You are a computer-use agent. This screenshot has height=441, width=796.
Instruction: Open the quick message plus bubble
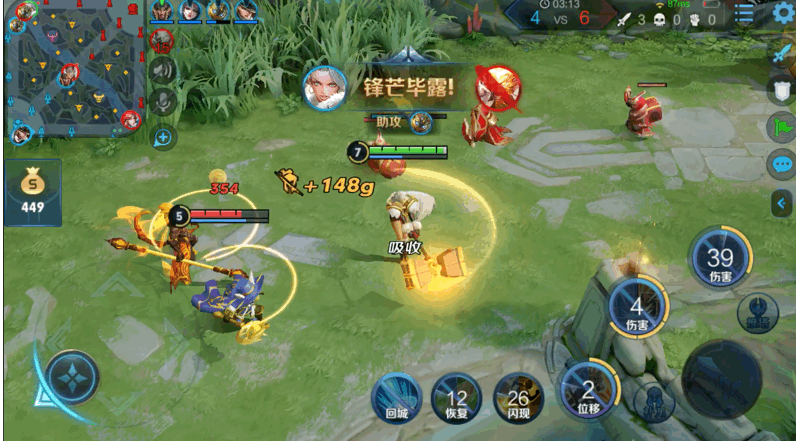point(162,137)
